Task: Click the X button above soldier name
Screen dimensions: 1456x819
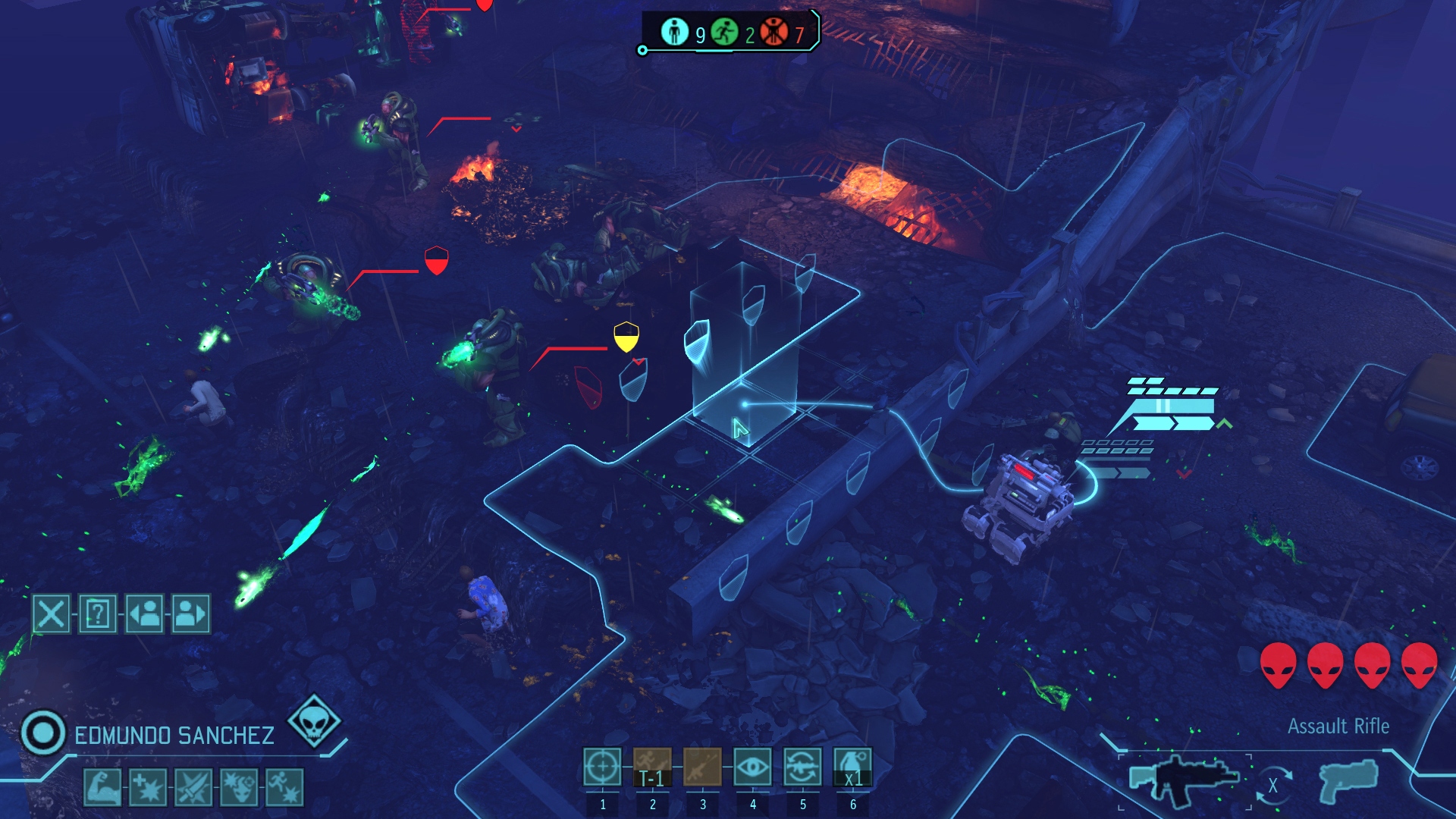Action: (x=51, y=613)
